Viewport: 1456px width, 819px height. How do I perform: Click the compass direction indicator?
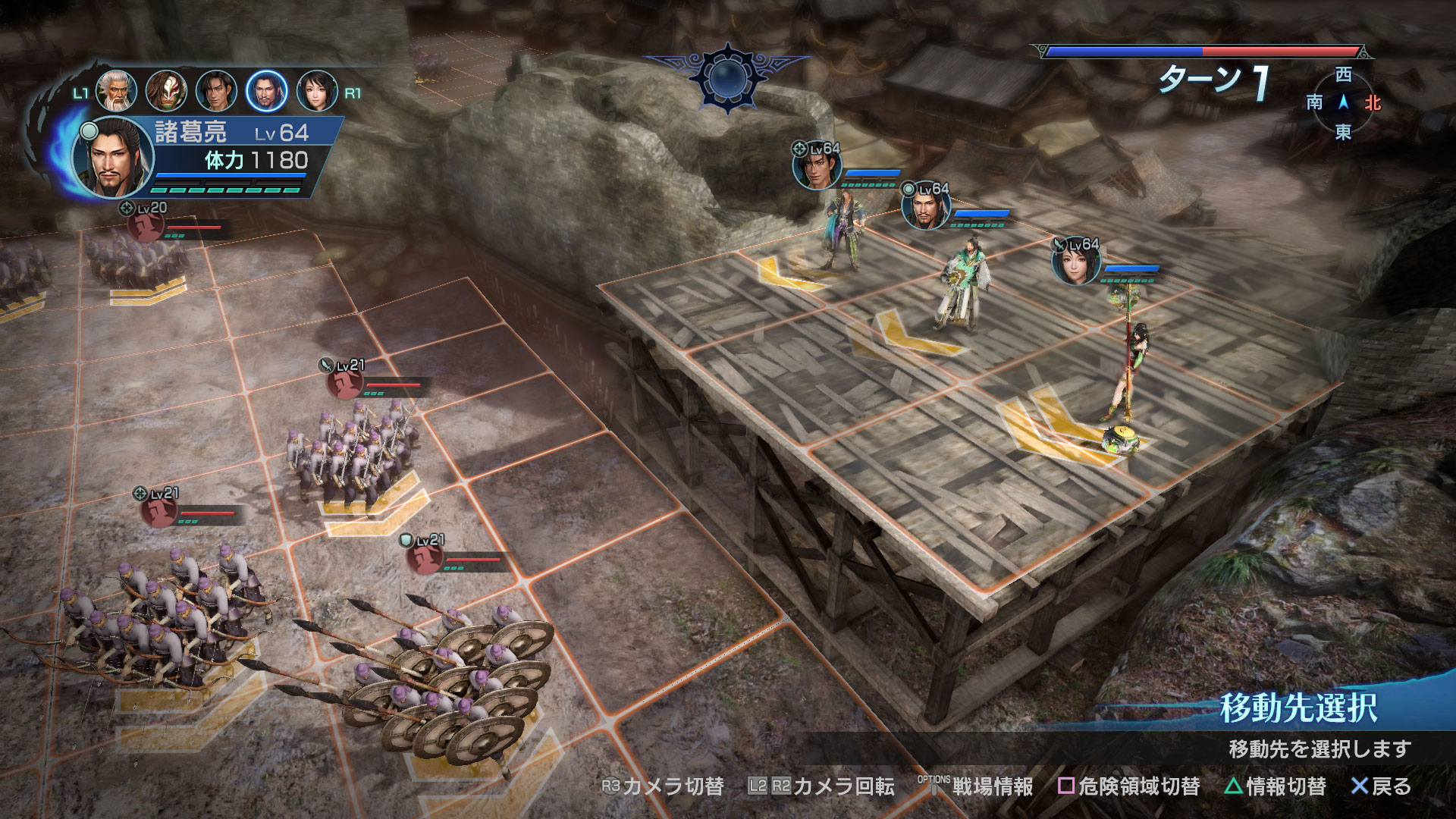click(1343, 102)
